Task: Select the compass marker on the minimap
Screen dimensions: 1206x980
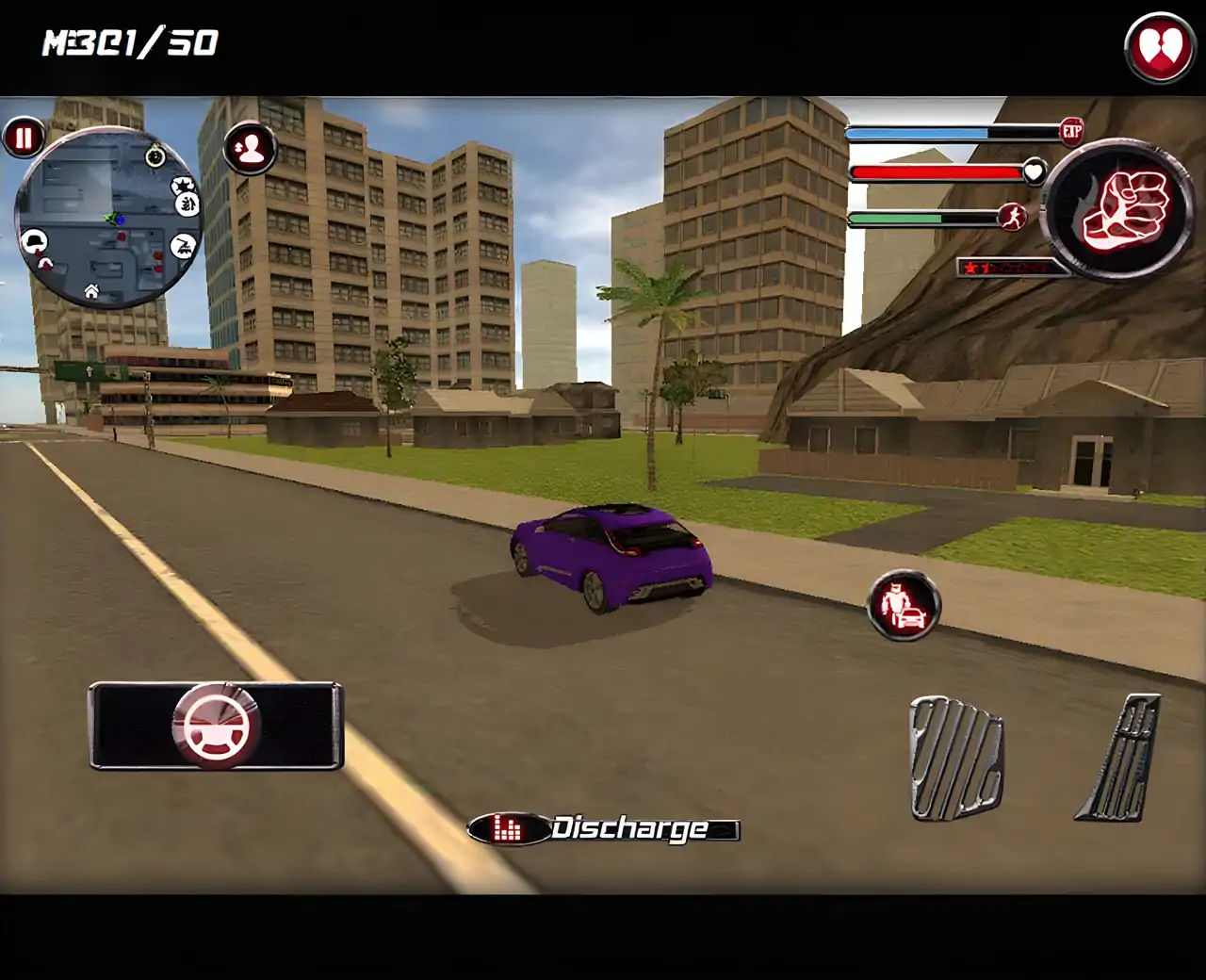Action: [155, 155]
